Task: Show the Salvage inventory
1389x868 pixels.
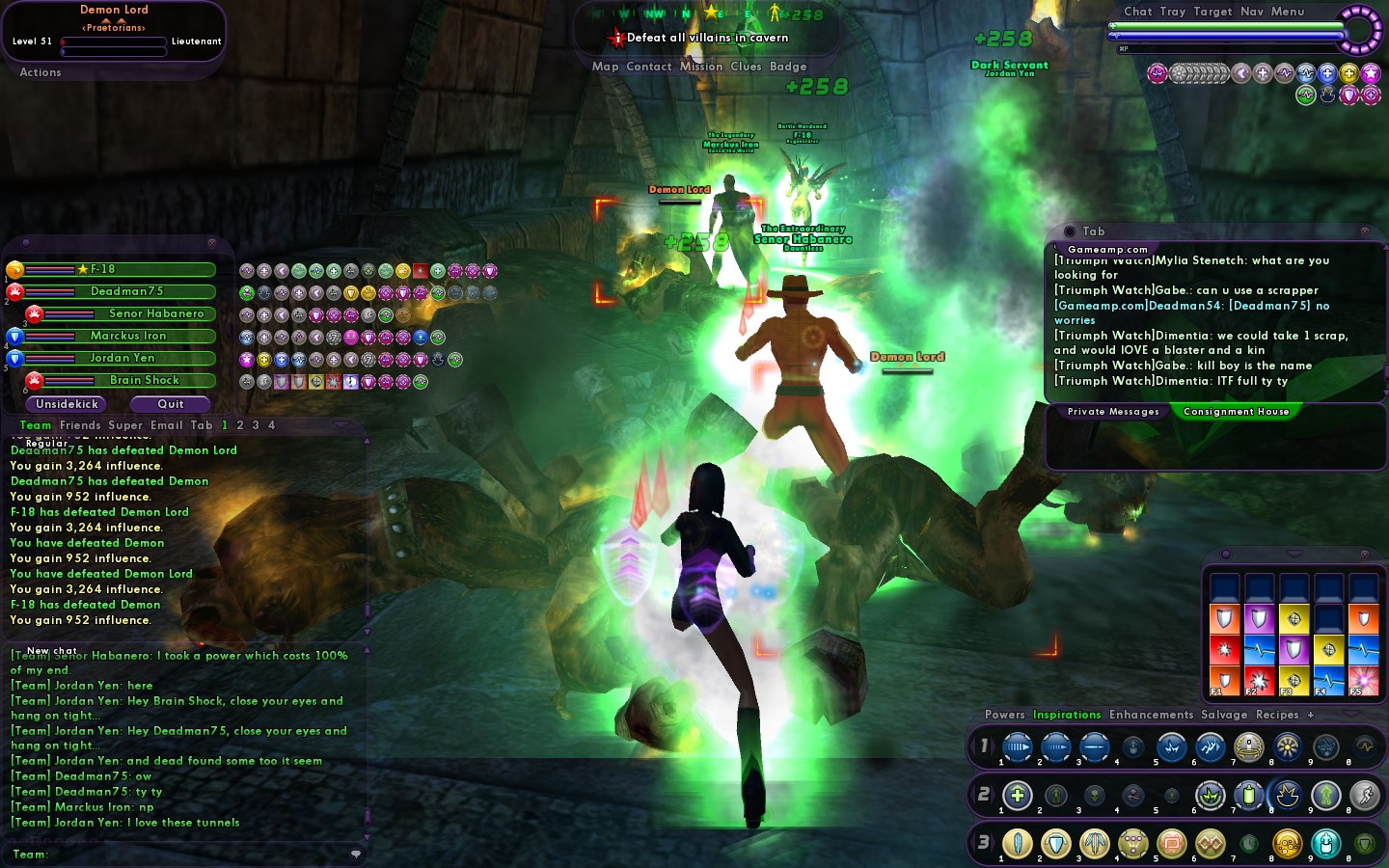Action: point(1224,715)
